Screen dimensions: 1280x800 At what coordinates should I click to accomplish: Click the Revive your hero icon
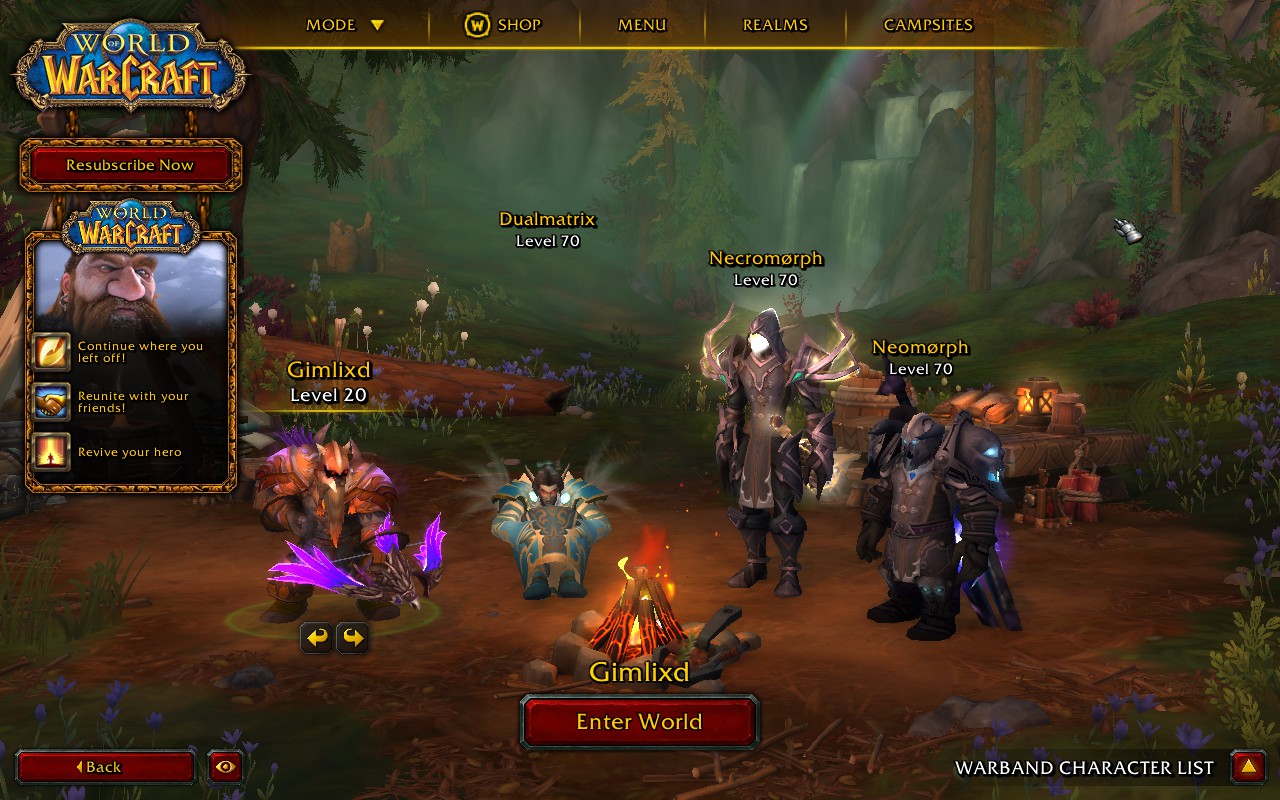51,452
